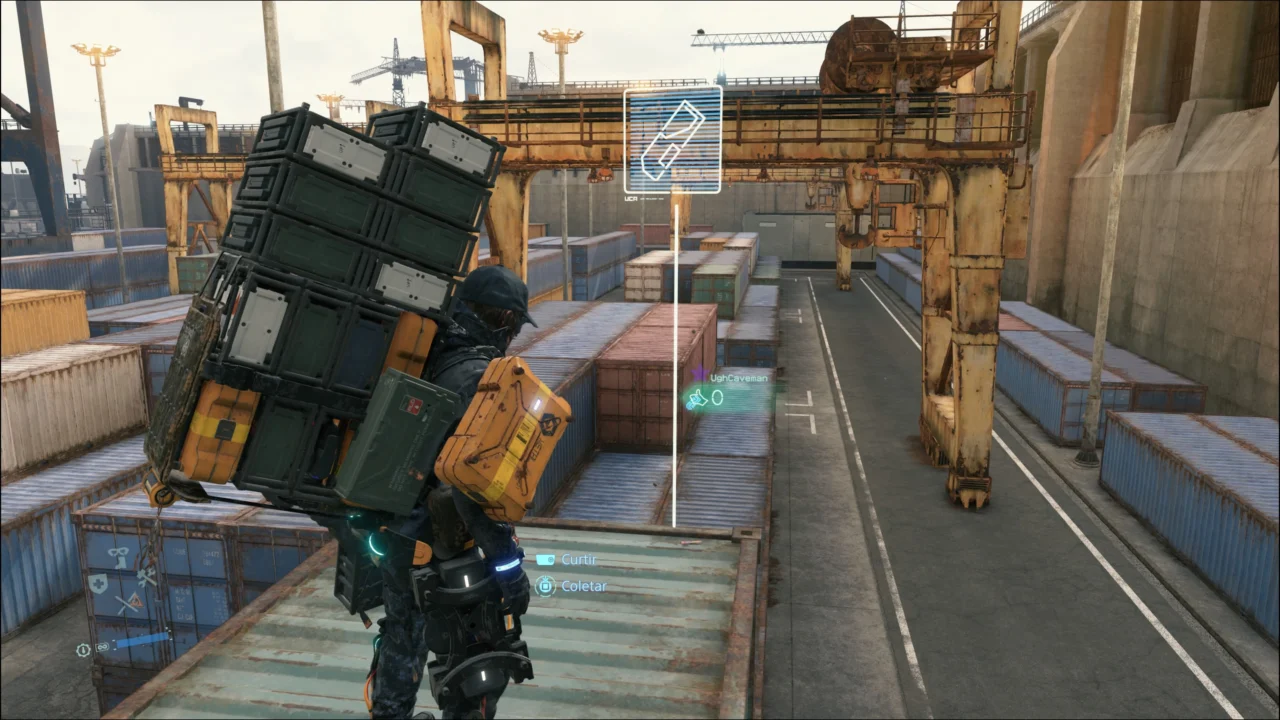1280x720 pixels.
Task: Click the UghCaveman player name tag
Action: (x=740, y=378)
